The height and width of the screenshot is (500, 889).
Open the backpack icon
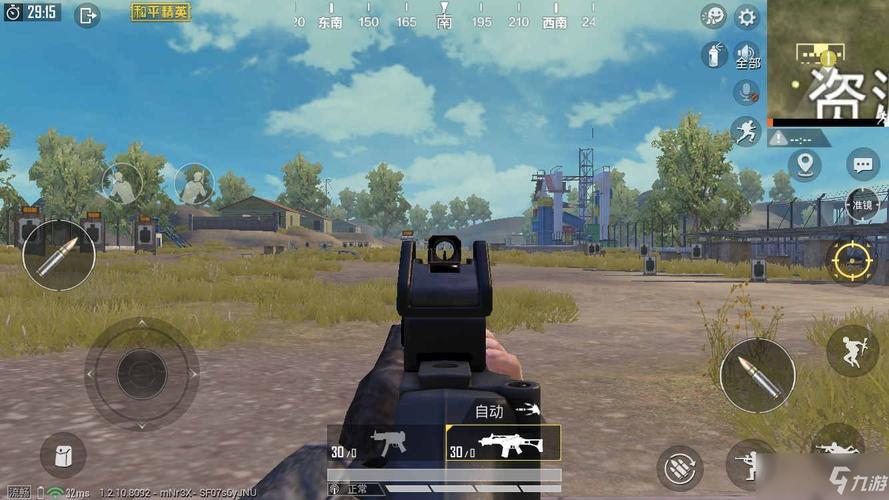tap(63, 455)
